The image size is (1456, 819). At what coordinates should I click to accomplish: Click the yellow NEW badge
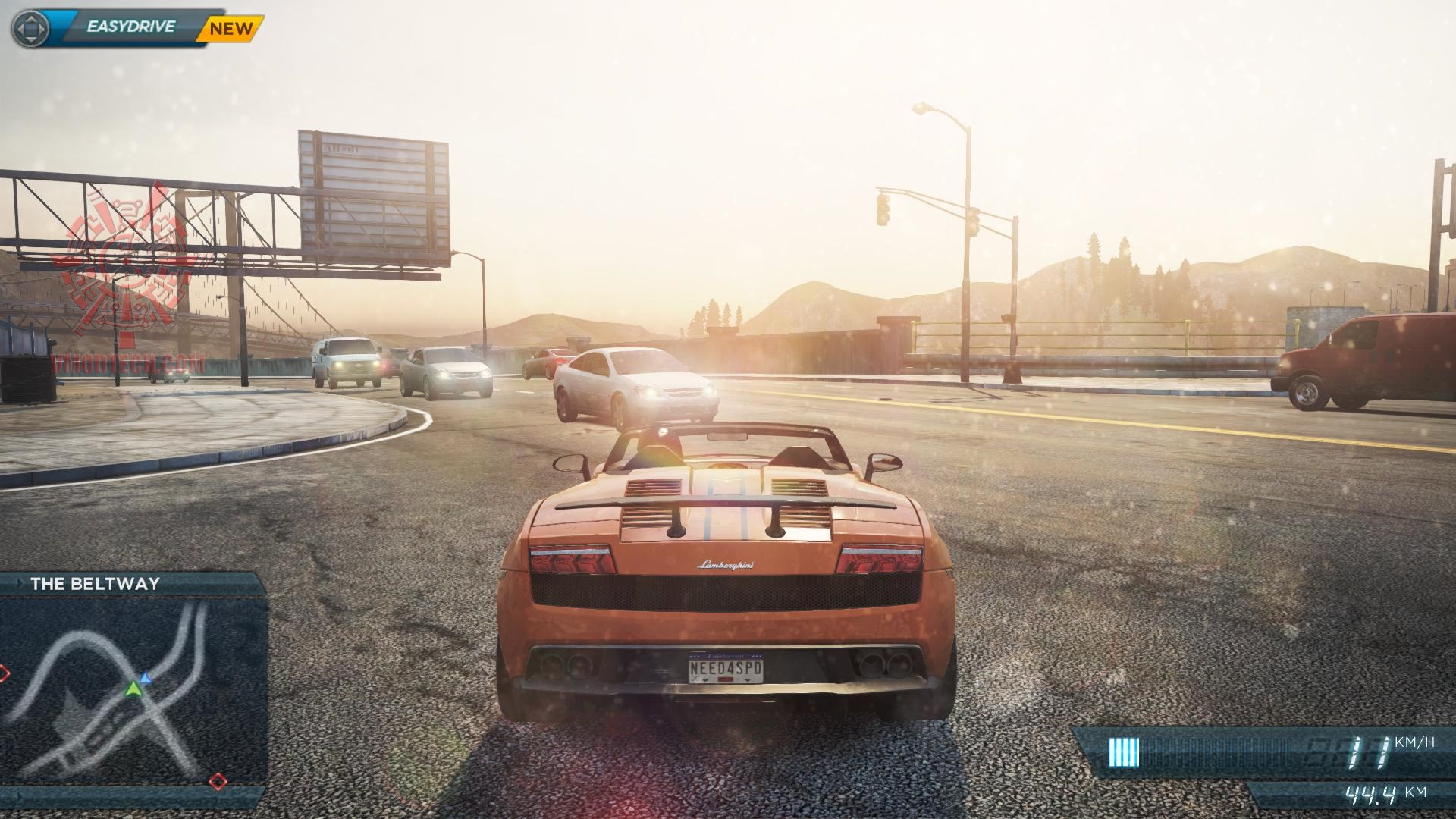tap(231, 29)
